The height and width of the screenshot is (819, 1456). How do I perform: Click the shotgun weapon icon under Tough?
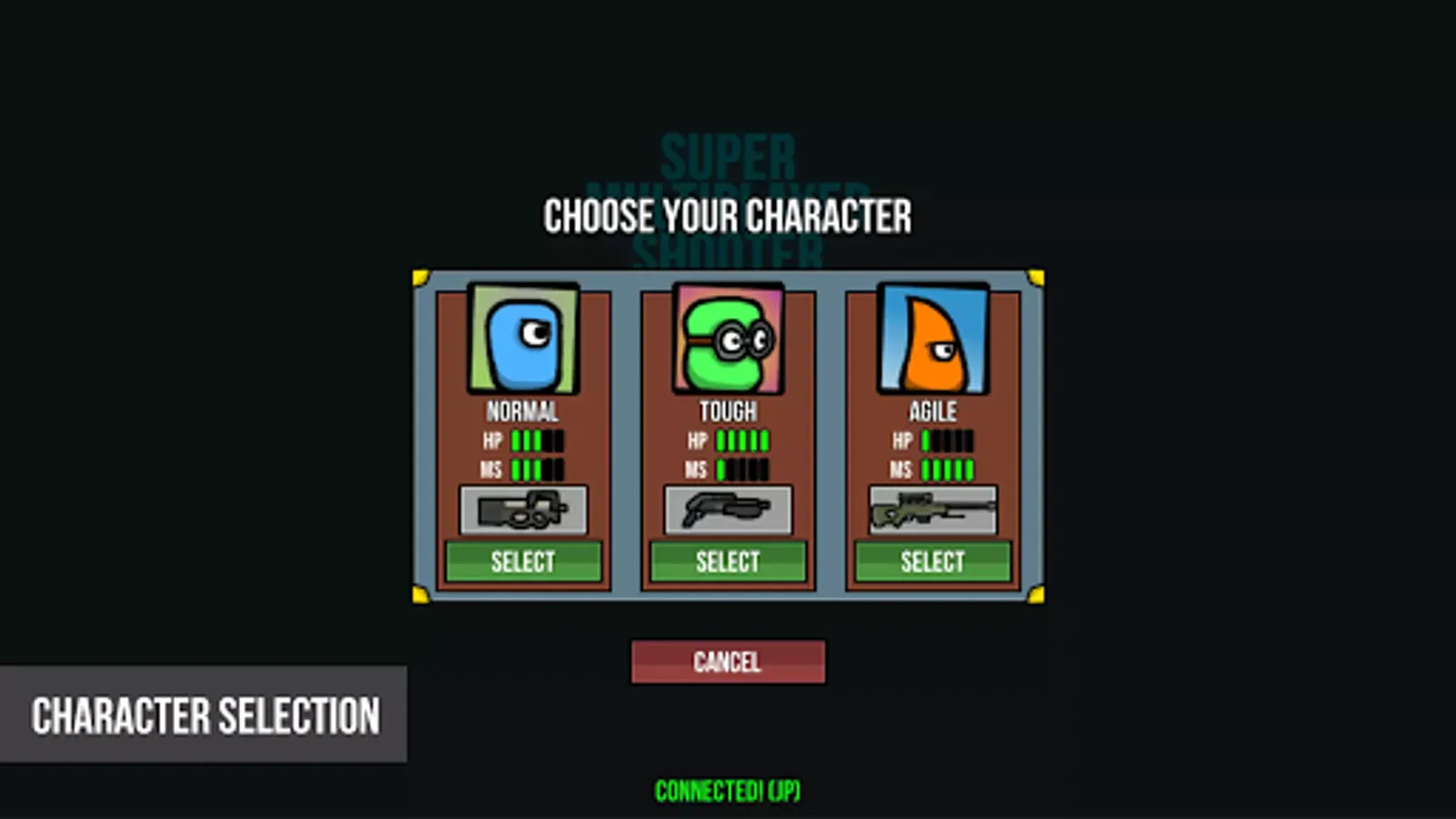coord(727,509)
